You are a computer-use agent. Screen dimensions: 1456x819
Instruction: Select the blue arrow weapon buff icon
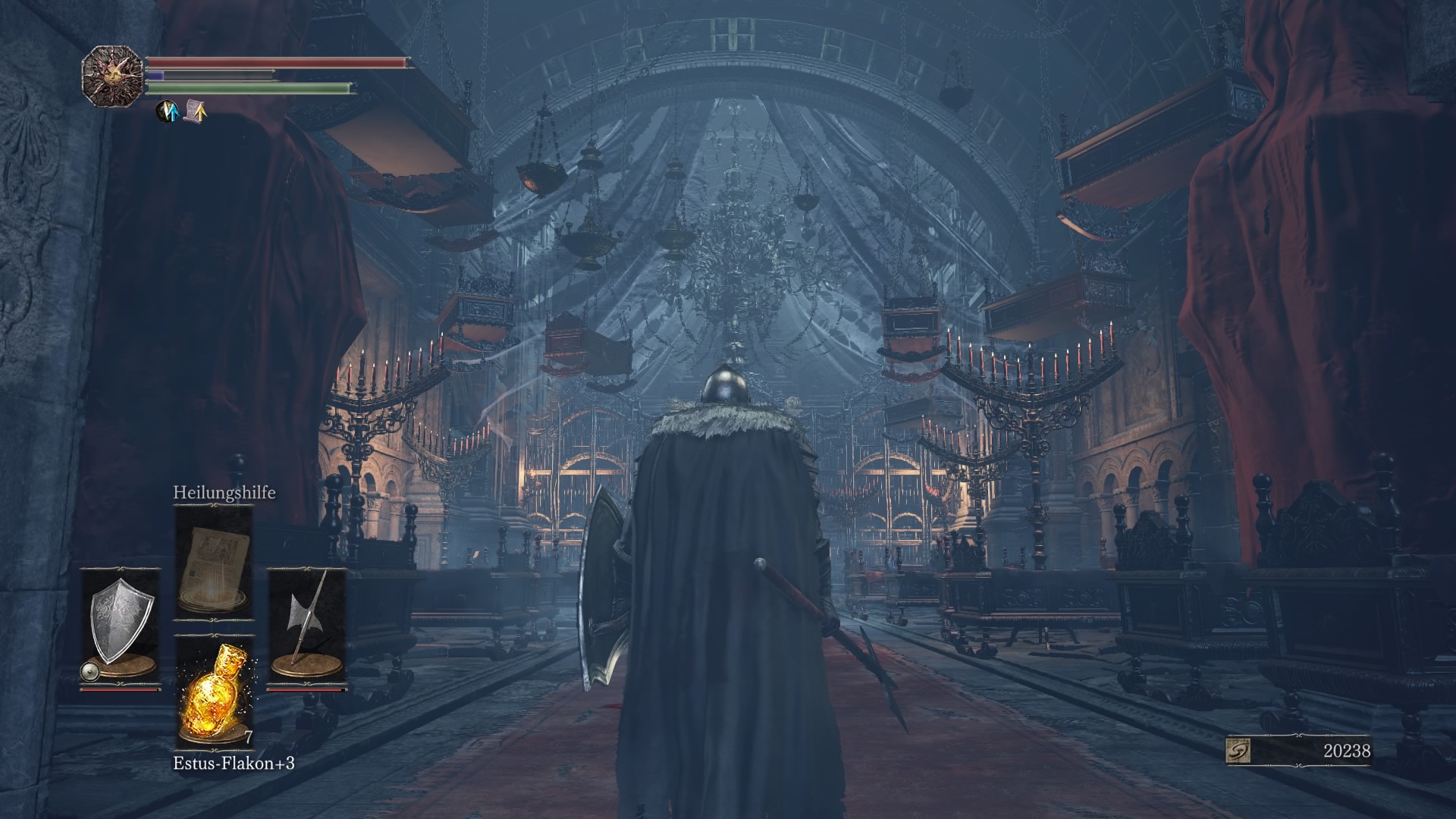(165, 111)
